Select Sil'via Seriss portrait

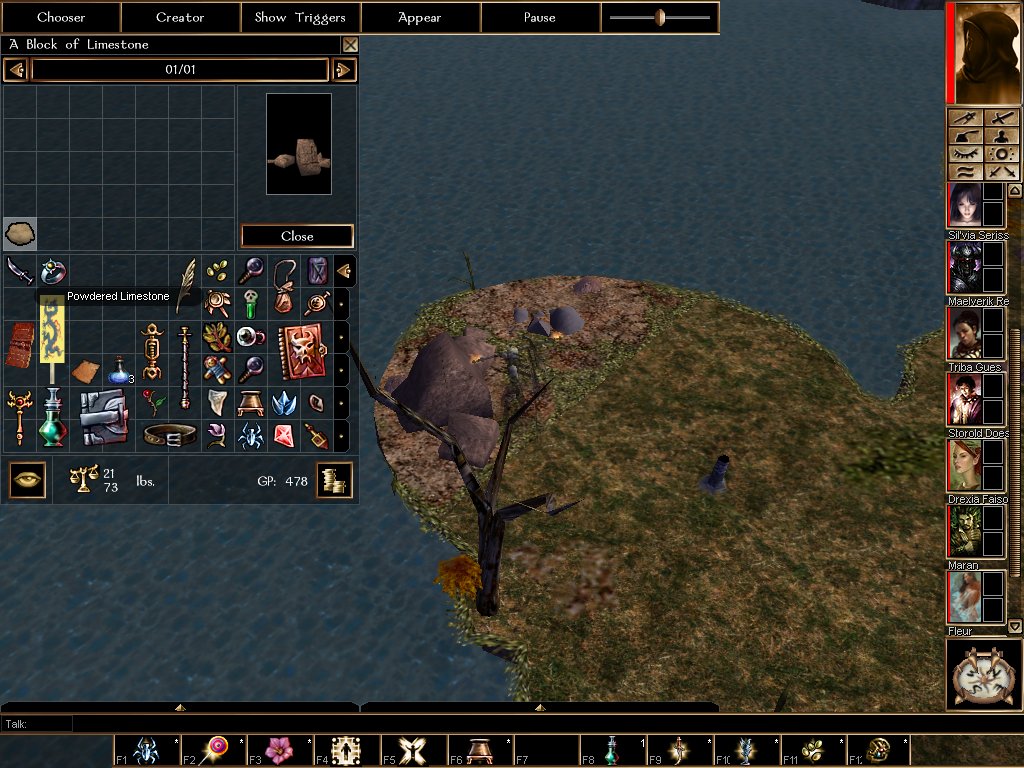tap(965, 205)
